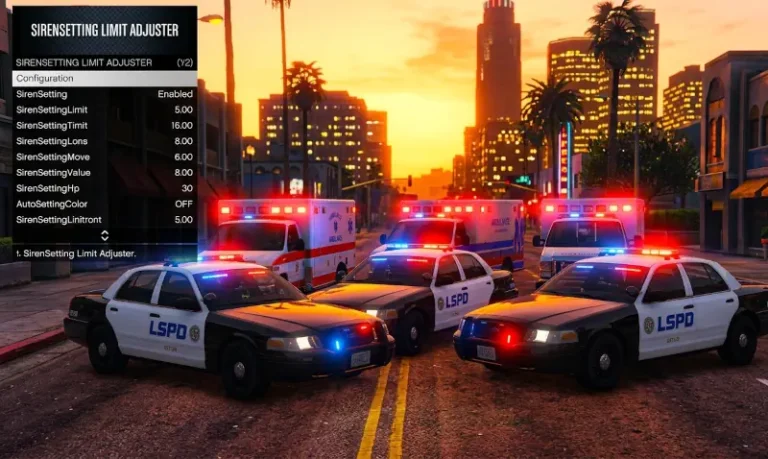768x459 pixels.
Task: Click the menu's up-down scroll arrows
Action: [104, 236]
